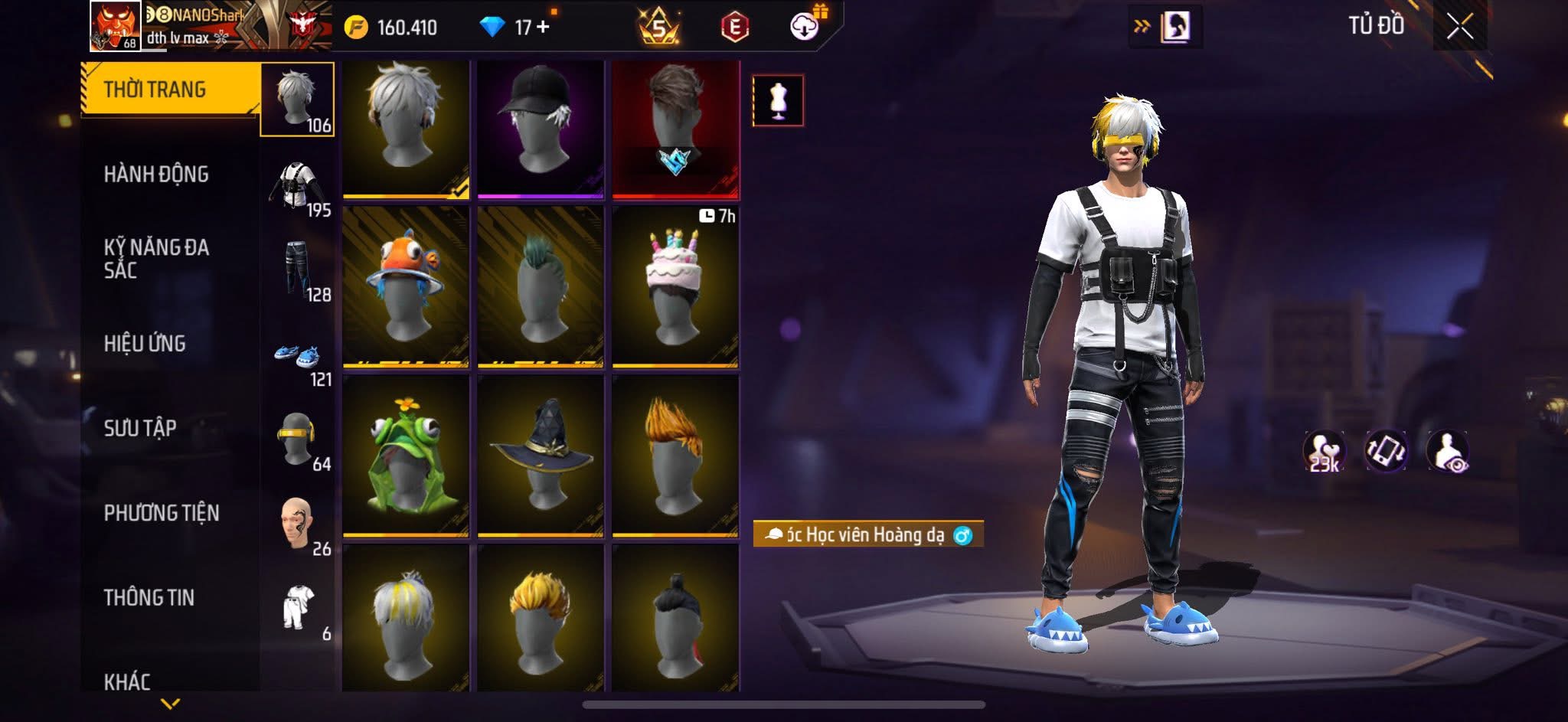Open the face mask category with 64 items
The image size is (1568, 722).
coord(298,442)
